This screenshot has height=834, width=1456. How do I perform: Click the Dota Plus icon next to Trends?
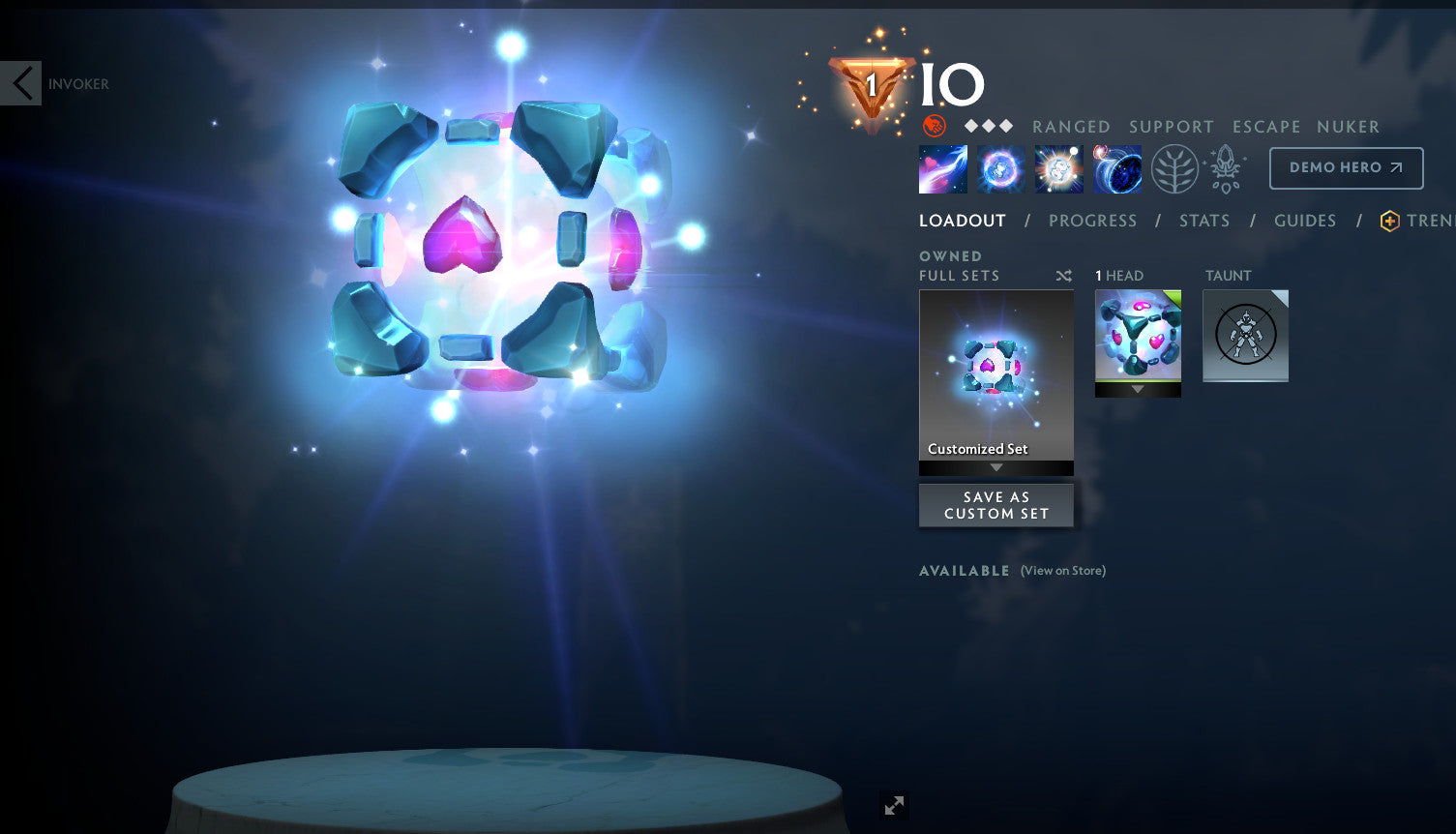point(1390,221)
